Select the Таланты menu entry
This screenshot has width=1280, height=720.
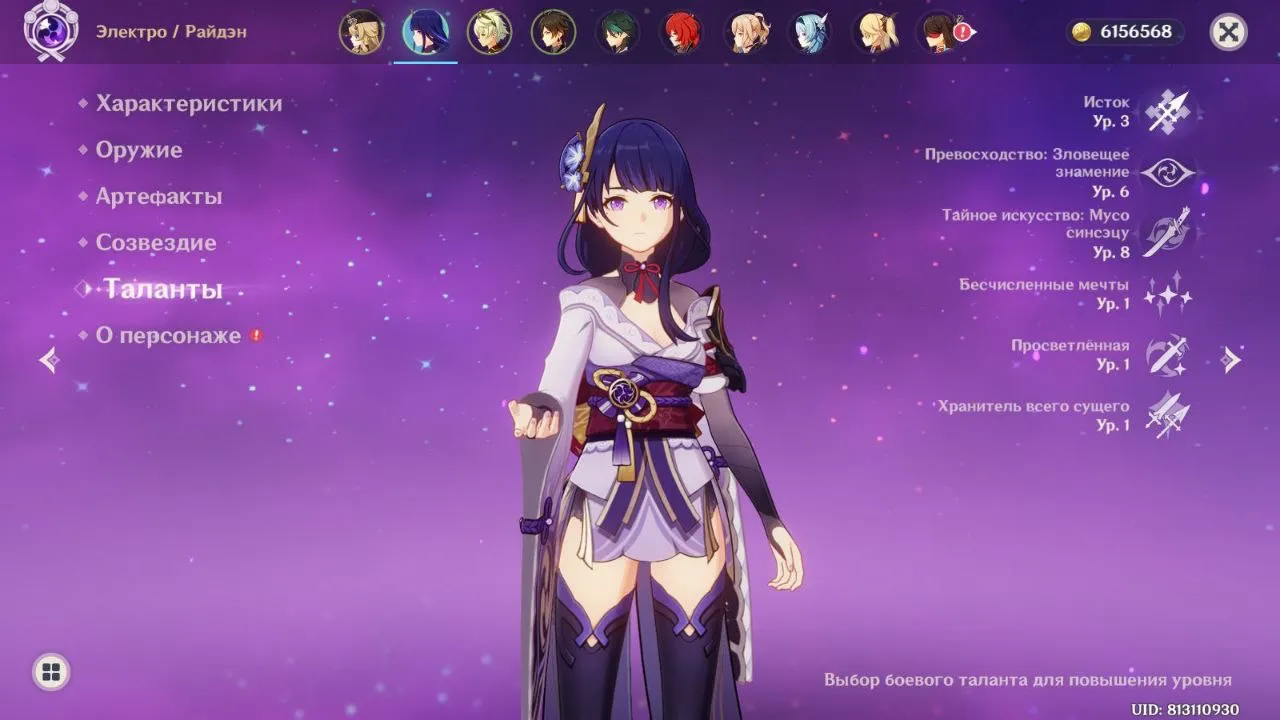pos(162,289)
